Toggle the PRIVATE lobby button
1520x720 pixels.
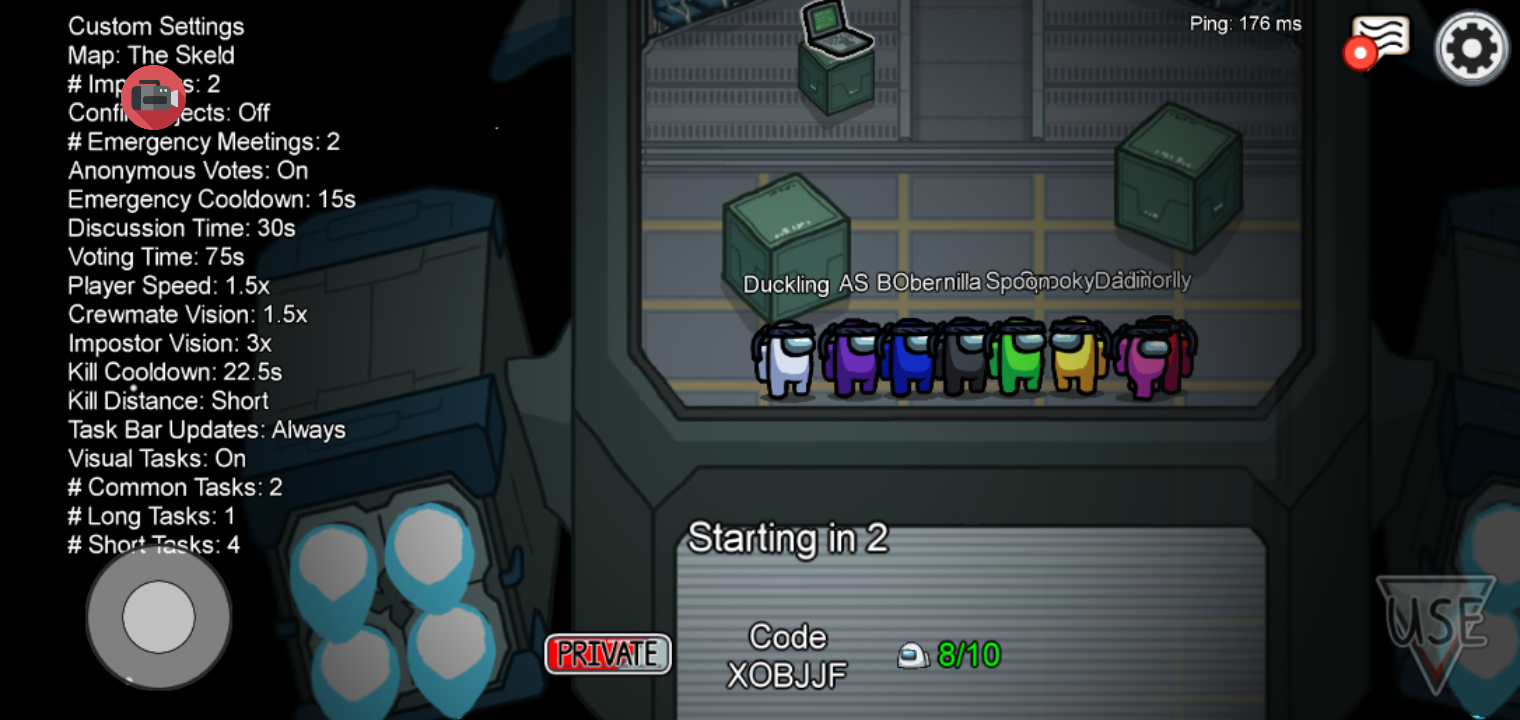(607, 654)
